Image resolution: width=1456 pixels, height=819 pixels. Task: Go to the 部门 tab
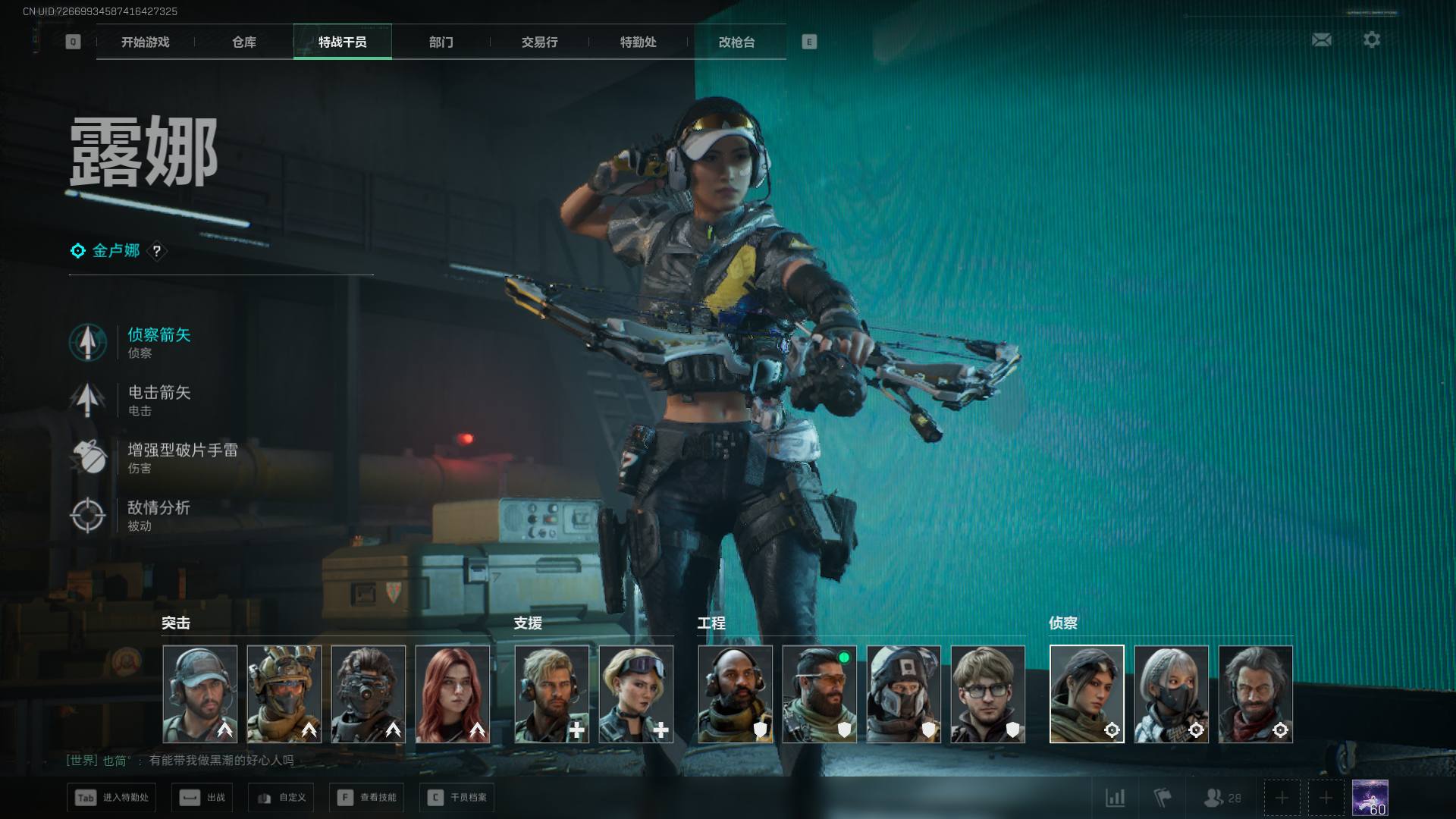tap(441, 42)
